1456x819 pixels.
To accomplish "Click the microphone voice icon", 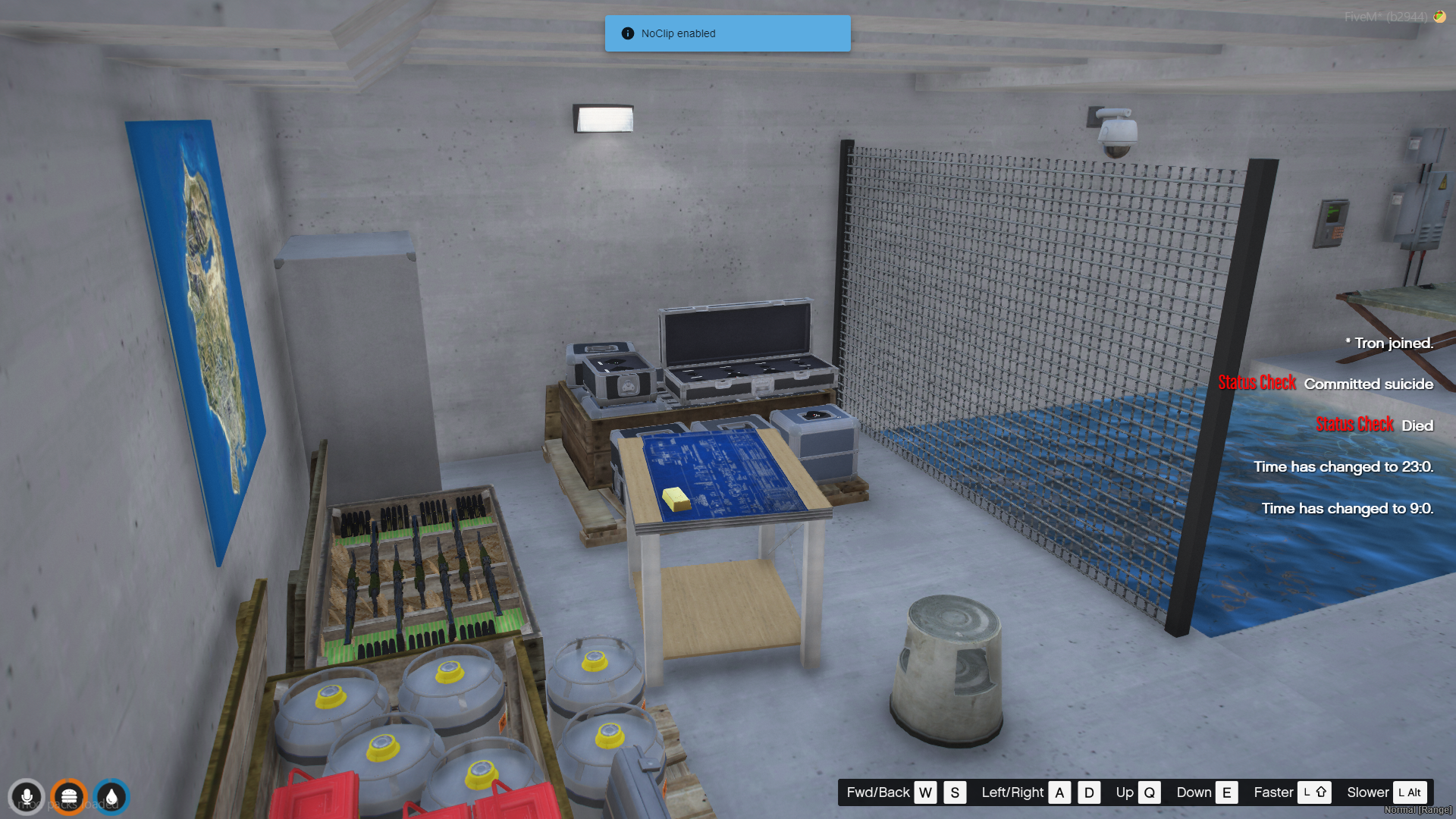I will (27, 797).
